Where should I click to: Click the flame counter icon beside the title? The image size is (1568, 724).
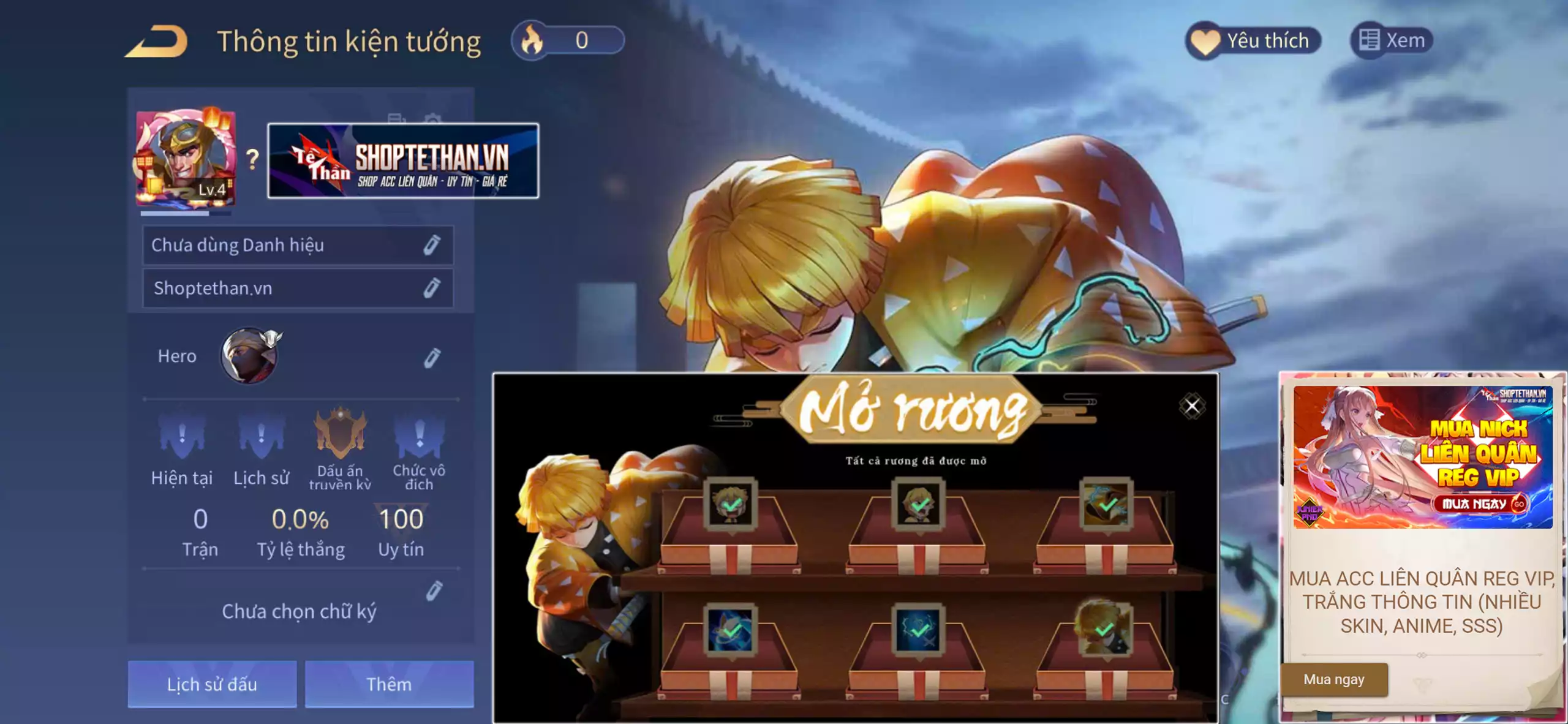point(531,39)
